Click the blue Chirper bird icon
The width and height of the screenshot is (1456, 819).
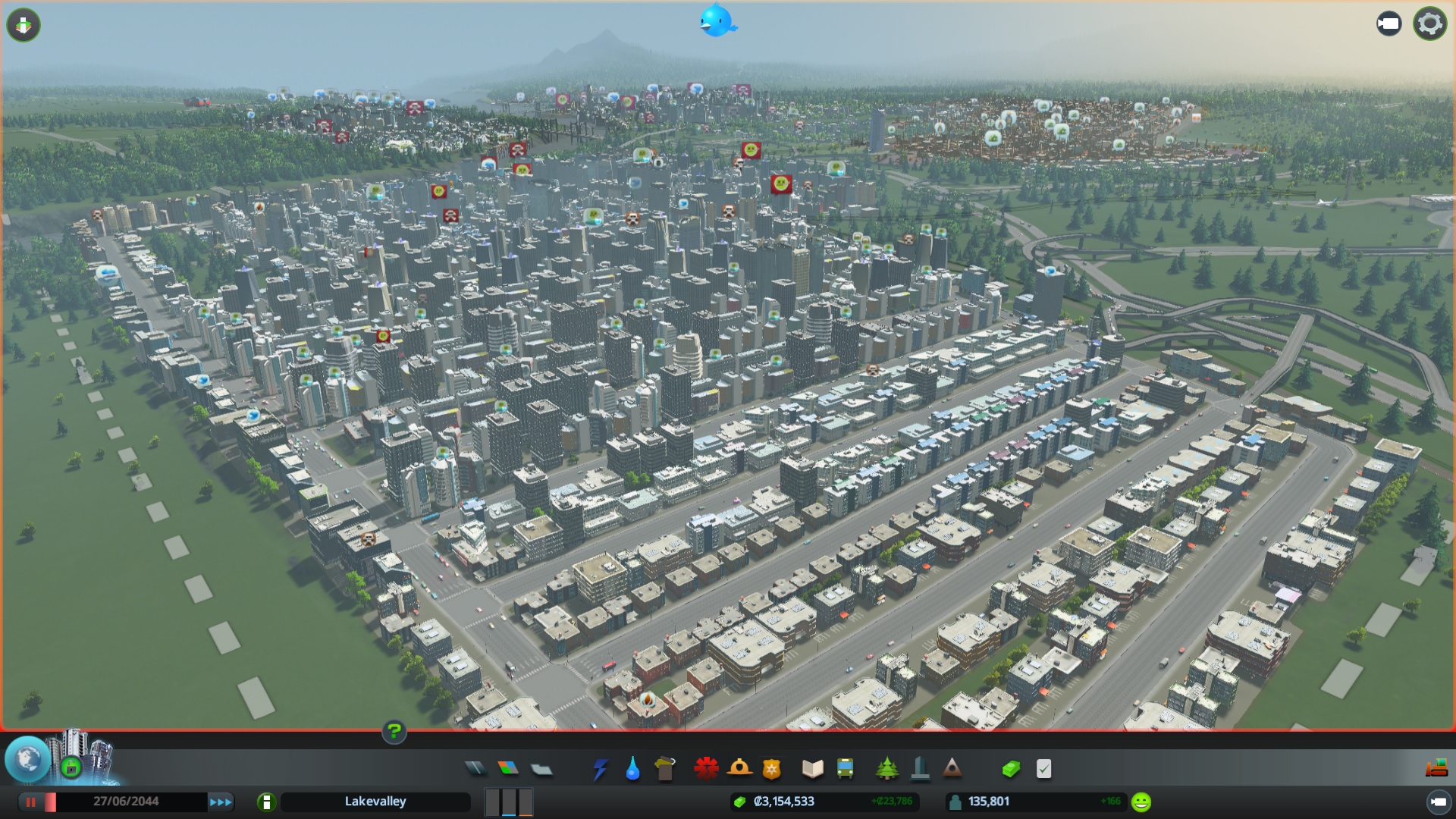(717, 20)
